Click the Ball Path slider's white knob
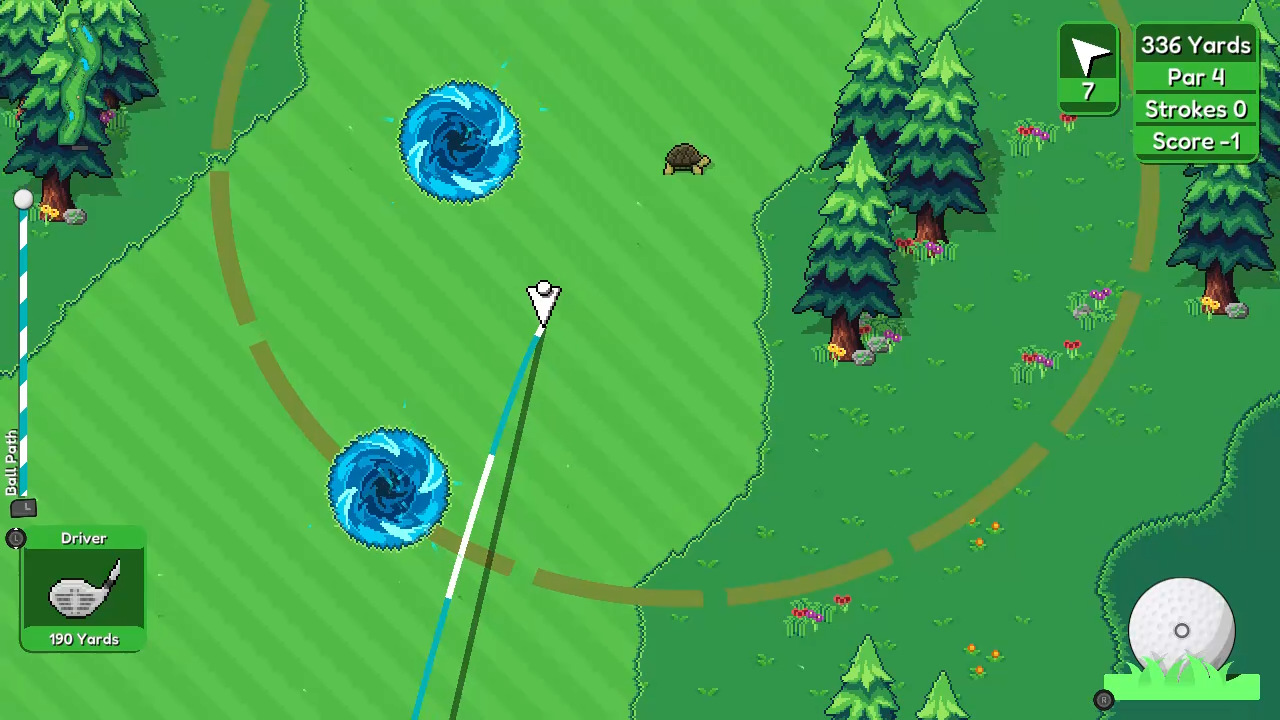 pos(23,200)
